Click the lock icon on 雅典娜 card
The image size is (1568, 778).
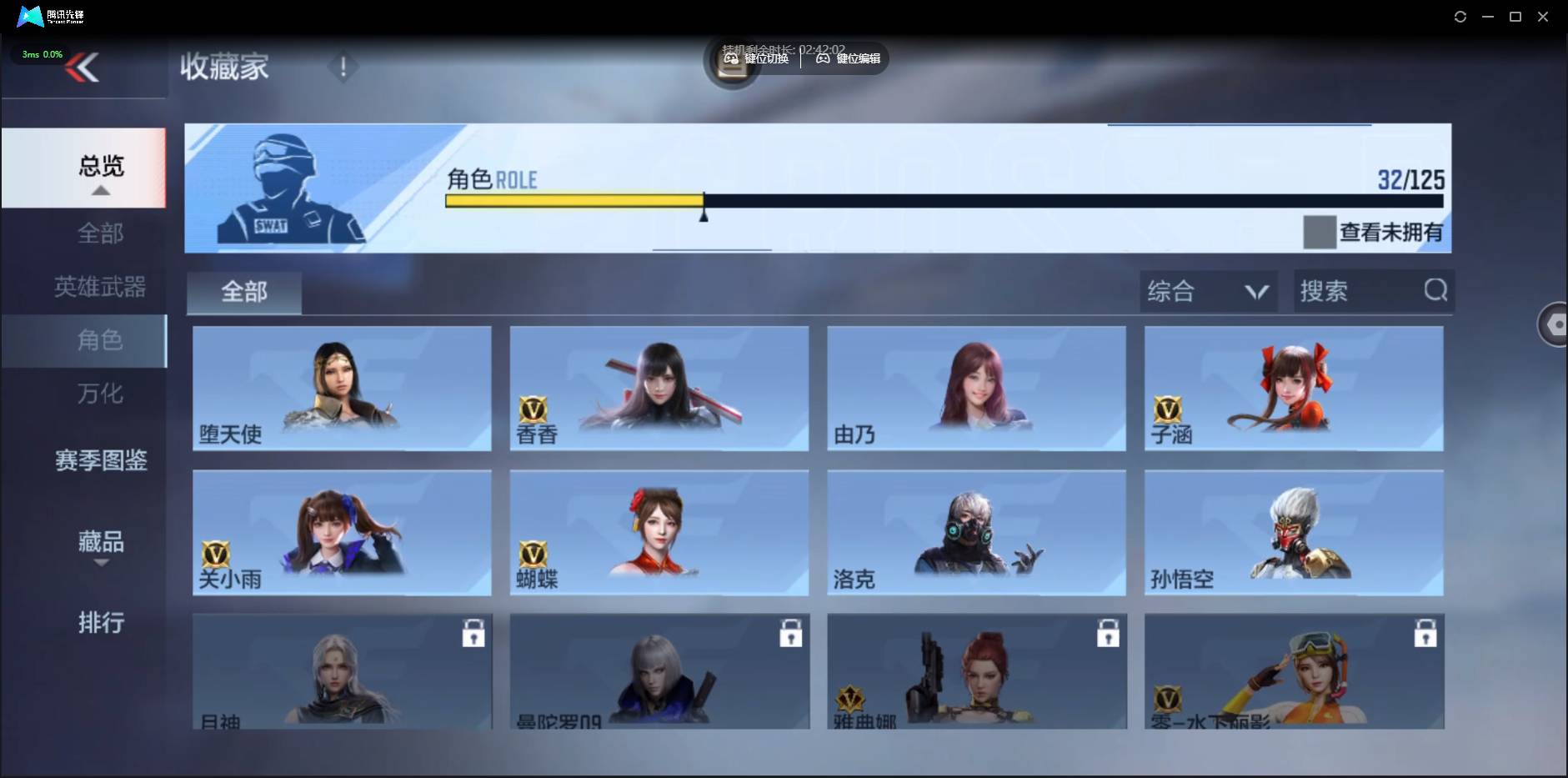pyautogui.click(x=1108, y=633)
